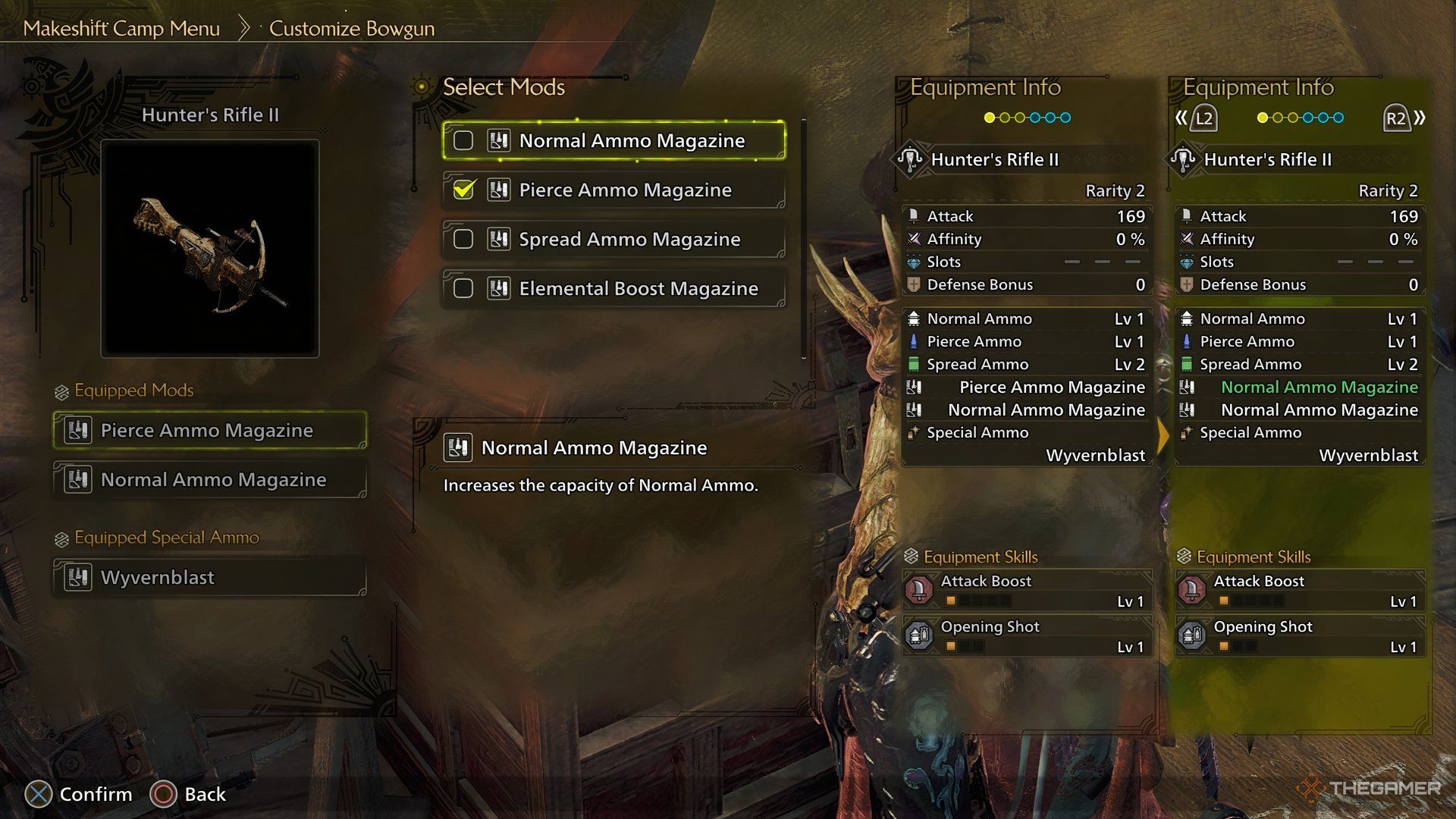
Task: Open the Wyvernblast special ammo slot
Action: [x=210, y=578]
